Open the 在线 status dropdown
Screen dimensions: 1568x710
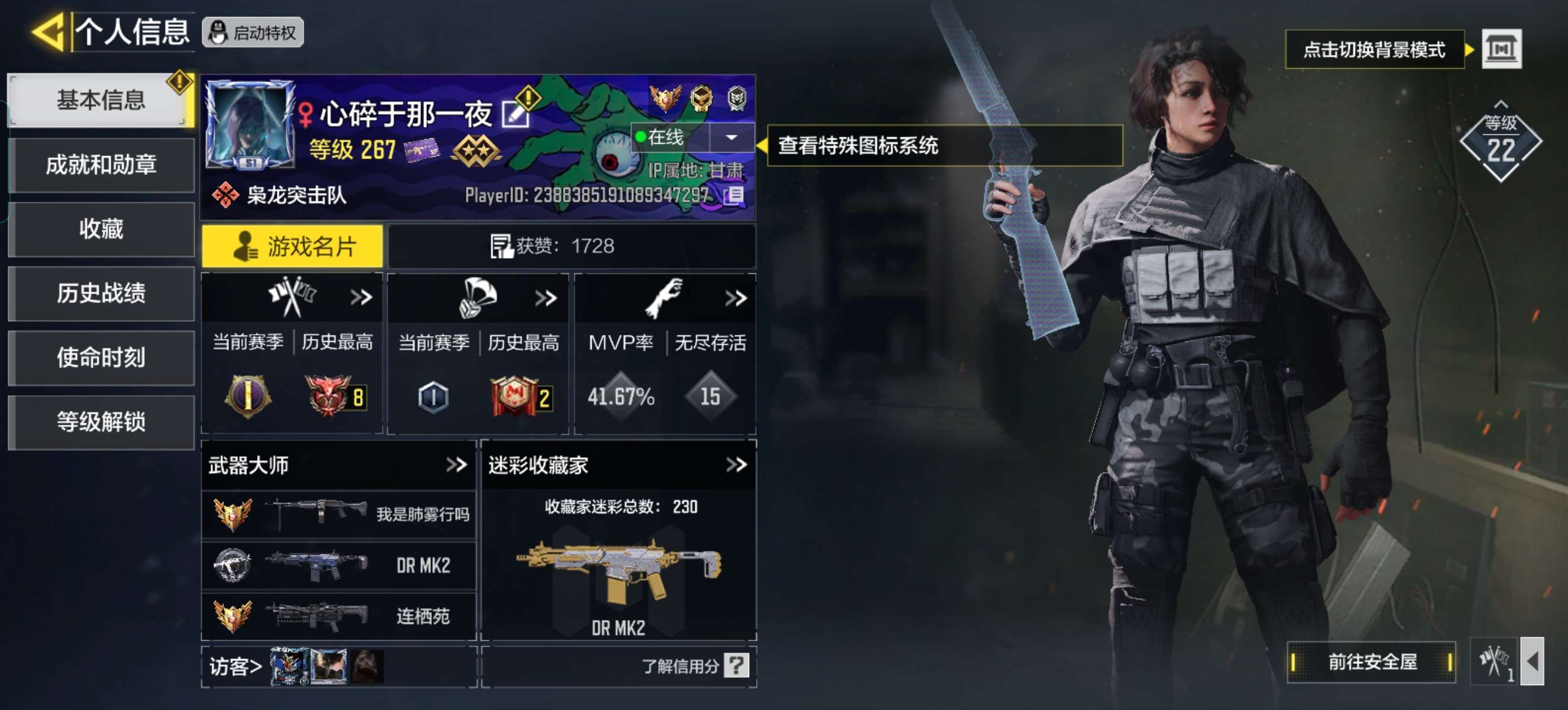tap(731, 138)
